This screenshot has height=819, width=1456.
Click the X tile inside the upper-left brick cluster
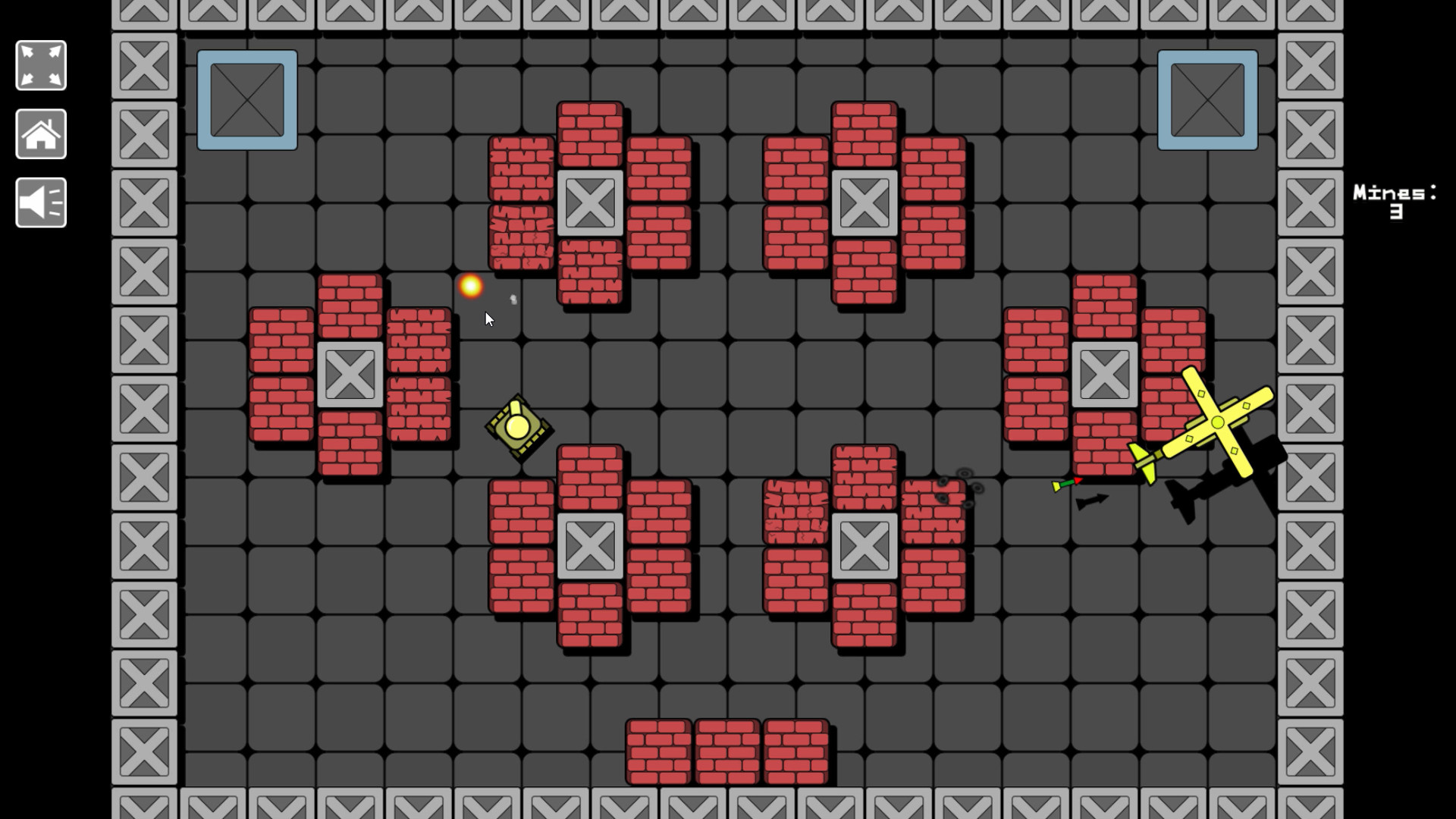point(352,373)
